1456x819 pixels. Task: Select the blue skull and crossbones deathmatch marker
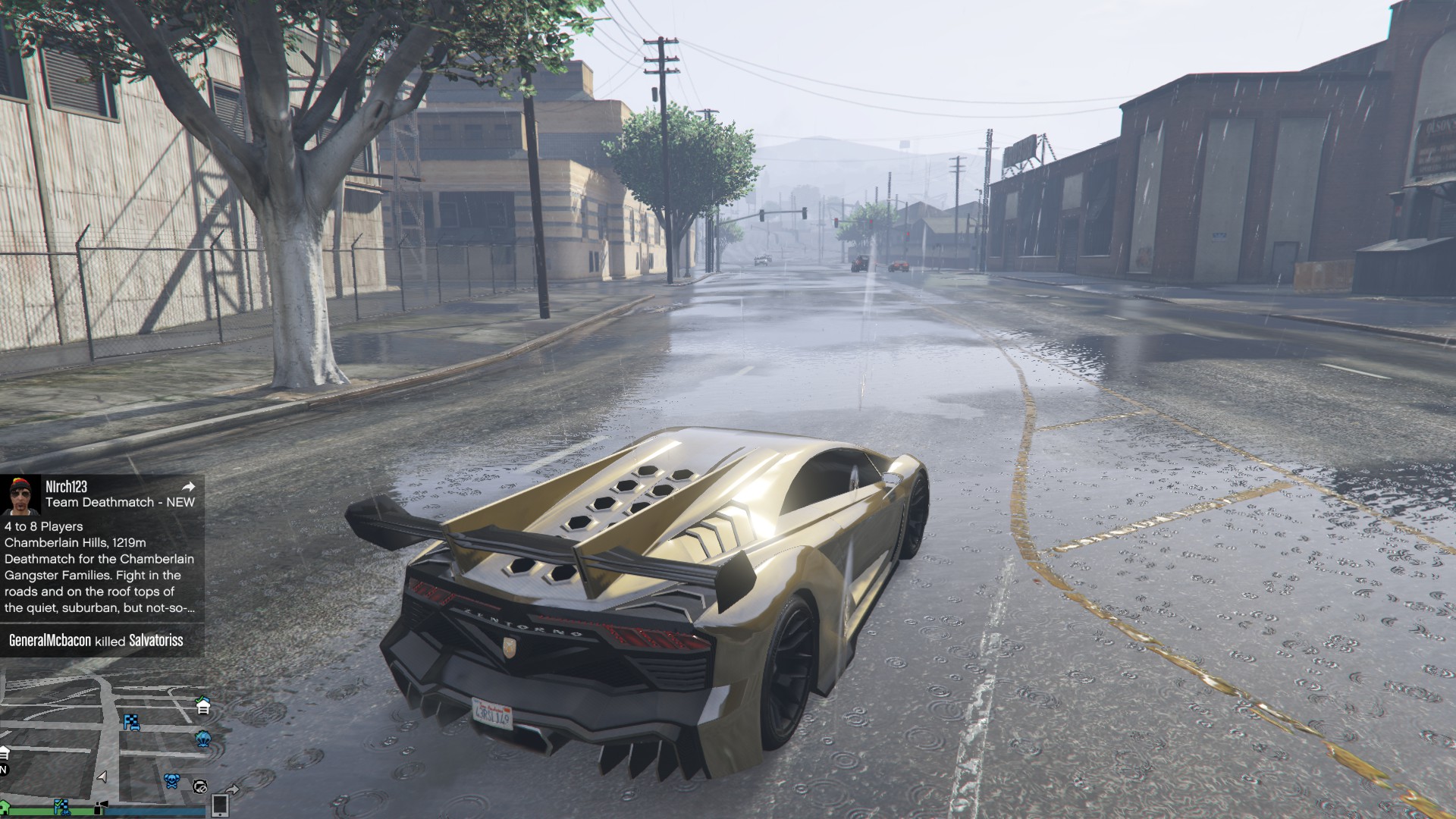click(172, 780)
